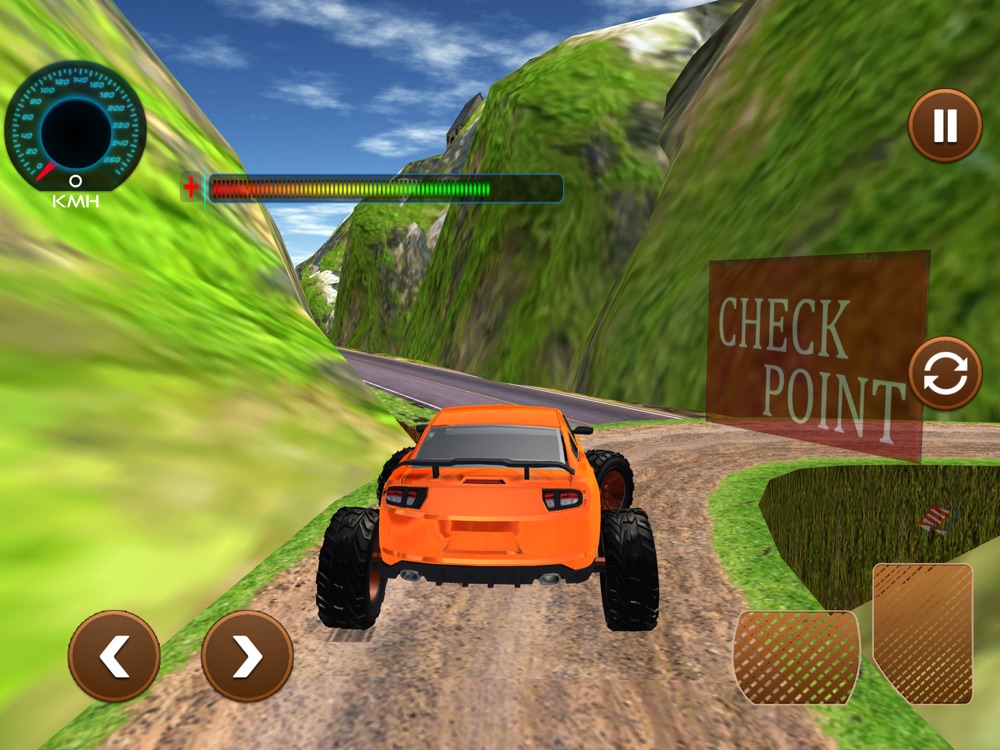The height and width of the screenshot is (750, 1000).
Task: Steer left with the left arrow button
Action: click(x=114, y=656)
